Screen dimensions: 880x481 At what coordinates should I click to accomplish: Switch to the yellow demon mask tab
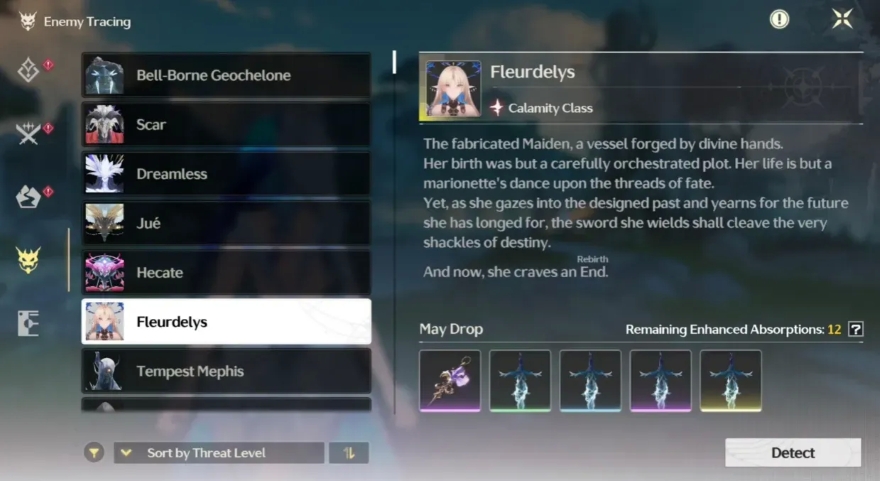coord(28,260)
